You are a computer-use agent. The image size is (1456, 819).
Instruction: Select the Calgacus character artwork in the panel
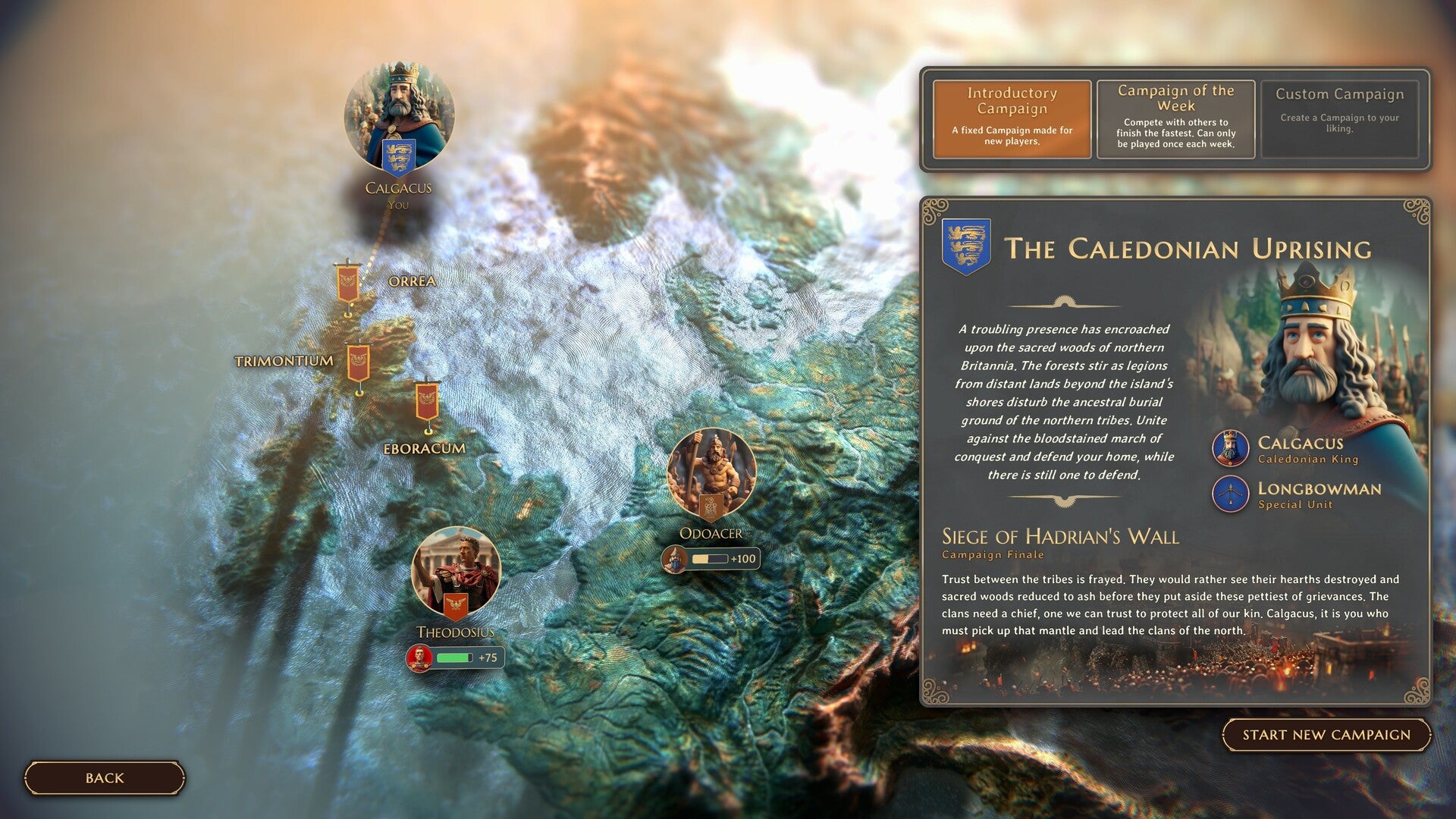1312,356
